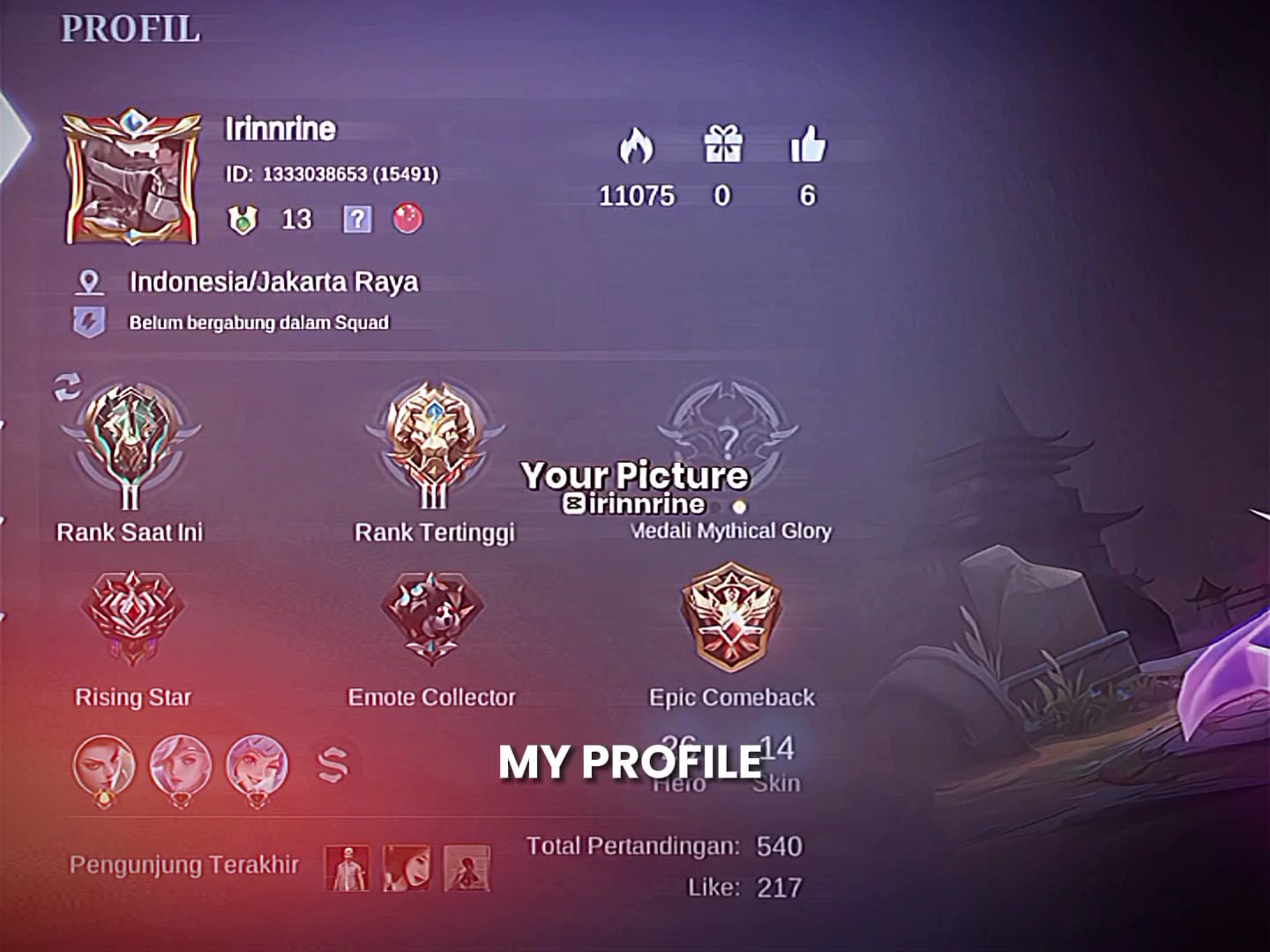This screenshot has height=952, width=1270.
Task: Open the gift box icon
Action: pos(722,144)
